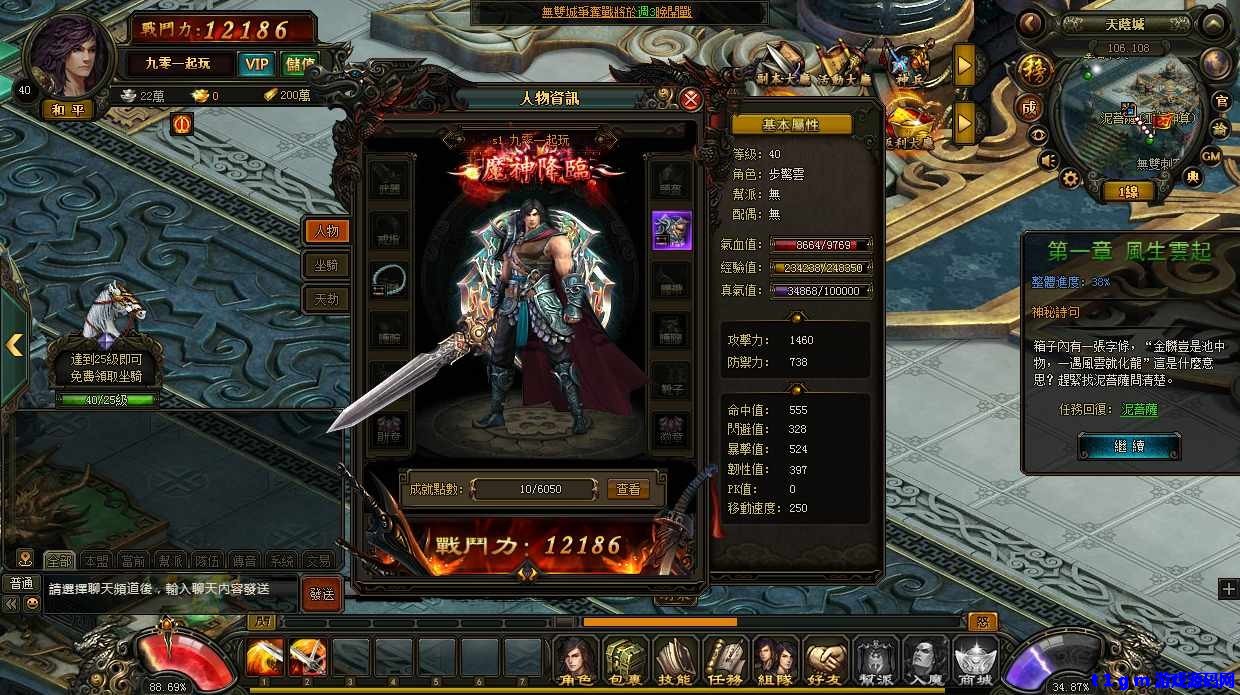
Task: Open the VIP panel
Action: click(x=257, y=64)
